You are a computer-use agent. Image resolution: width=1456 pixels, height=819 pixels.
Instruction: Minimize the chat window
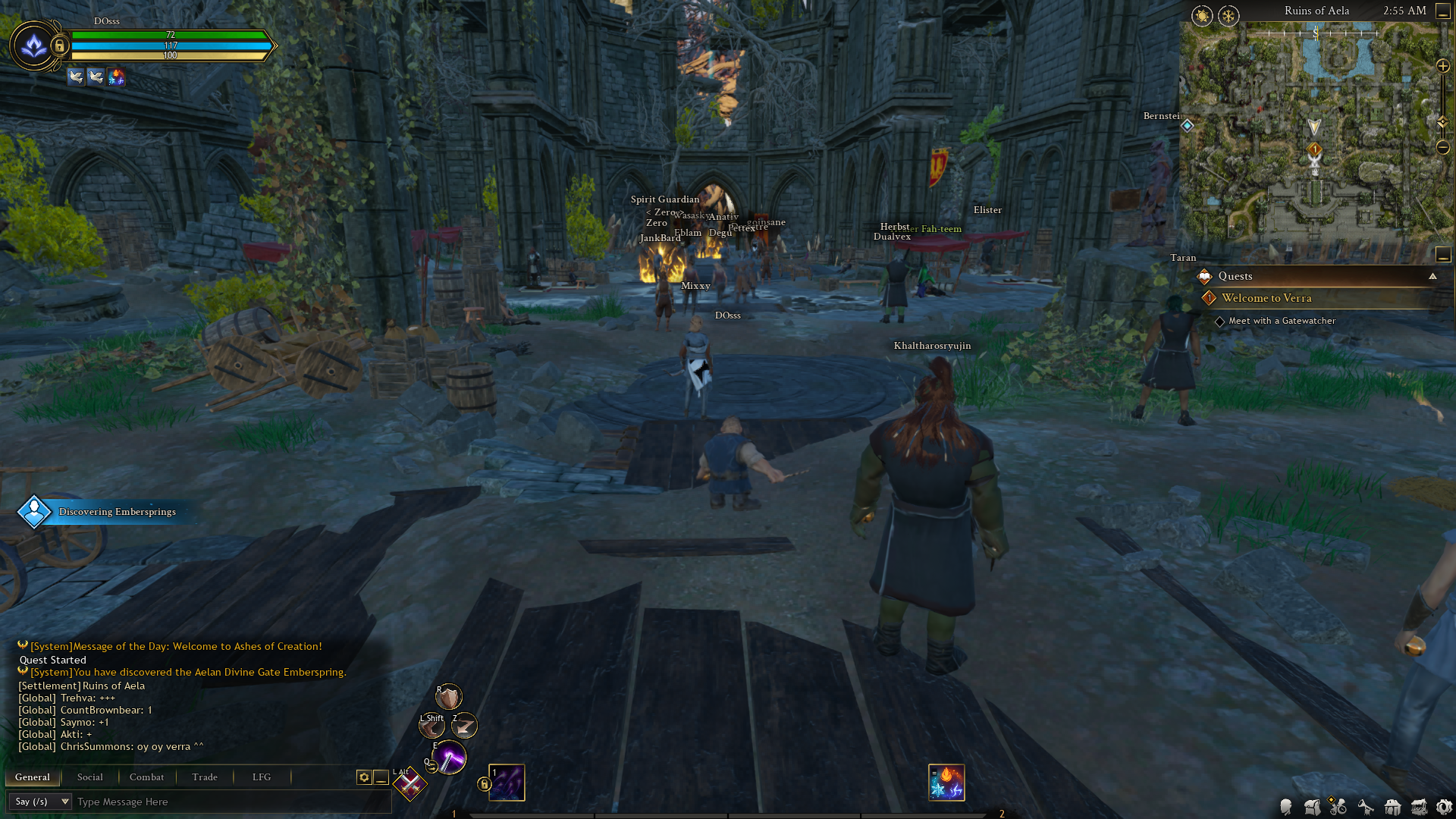(381, 777)
